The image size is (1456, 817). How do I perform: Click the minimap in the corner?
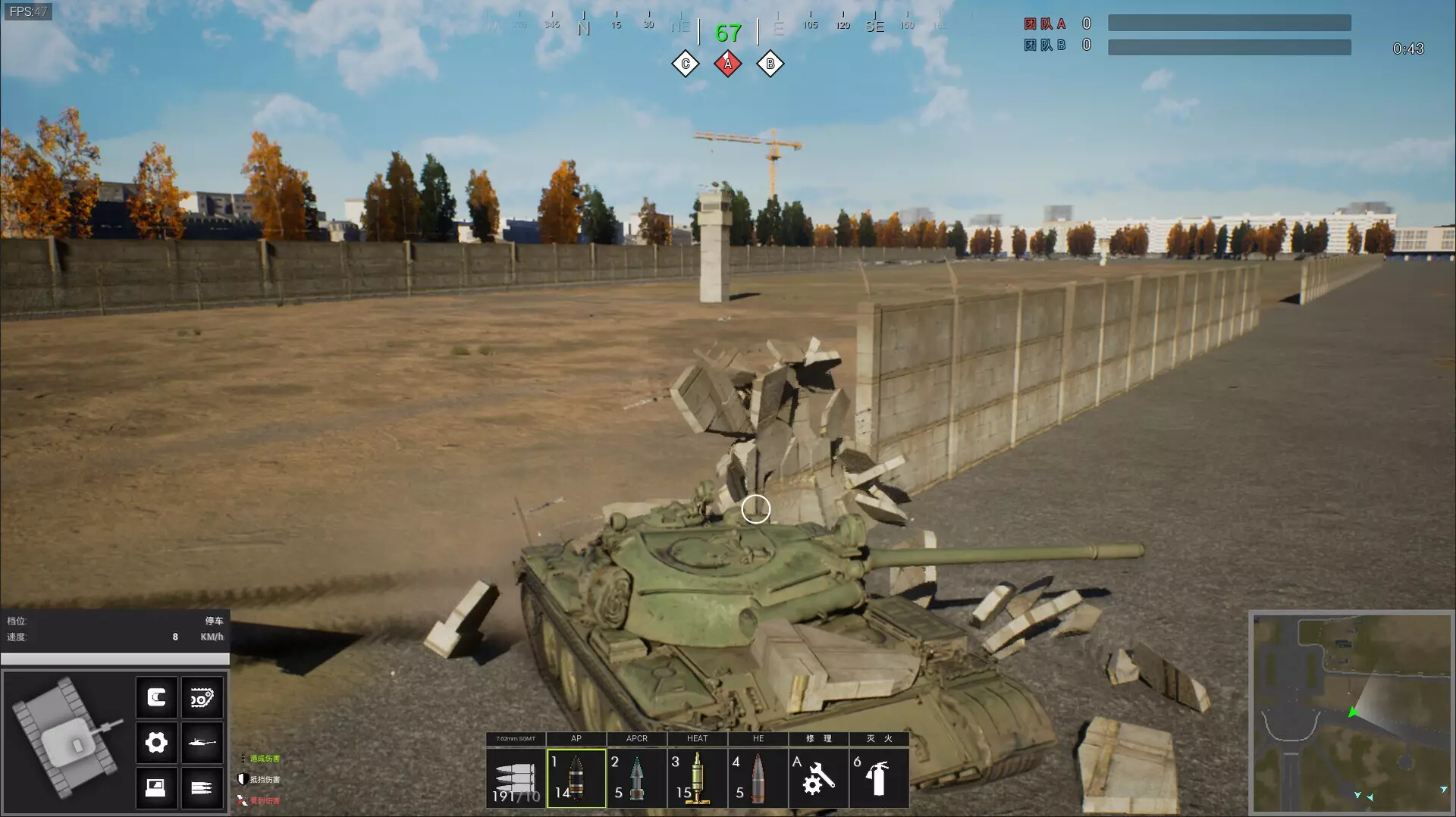click(x=1351, y=713)
